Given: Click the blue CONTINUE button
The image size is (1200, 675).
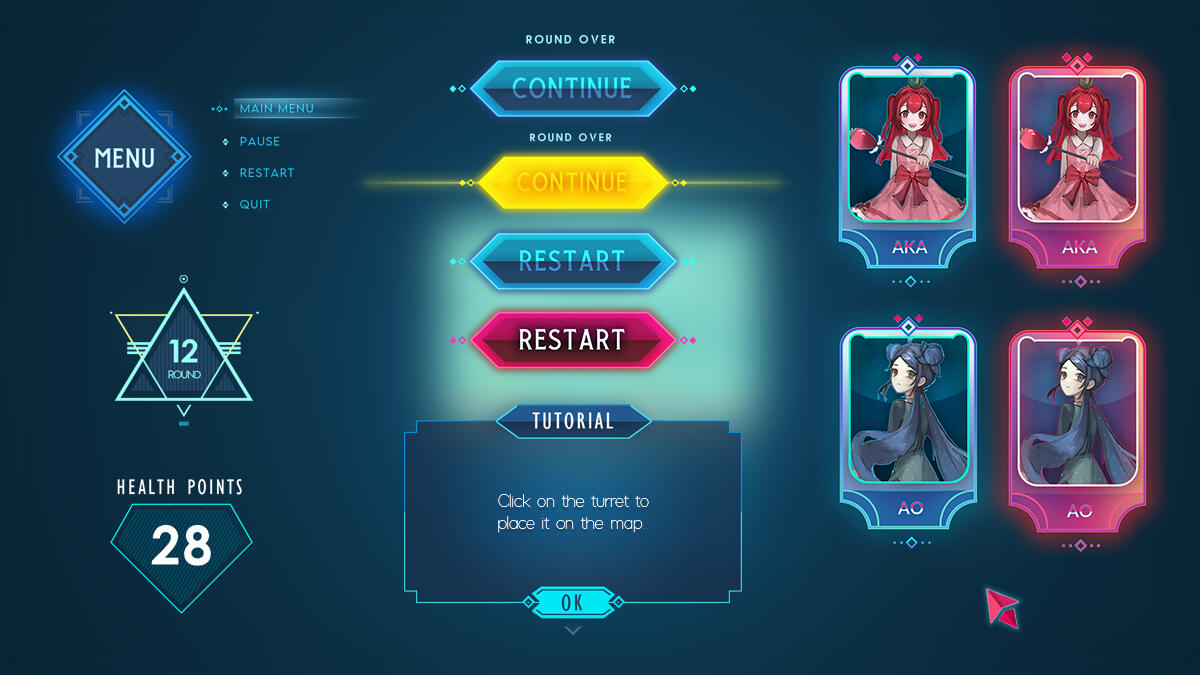Looking at the screenshot, I should click(x=572, y=88).
